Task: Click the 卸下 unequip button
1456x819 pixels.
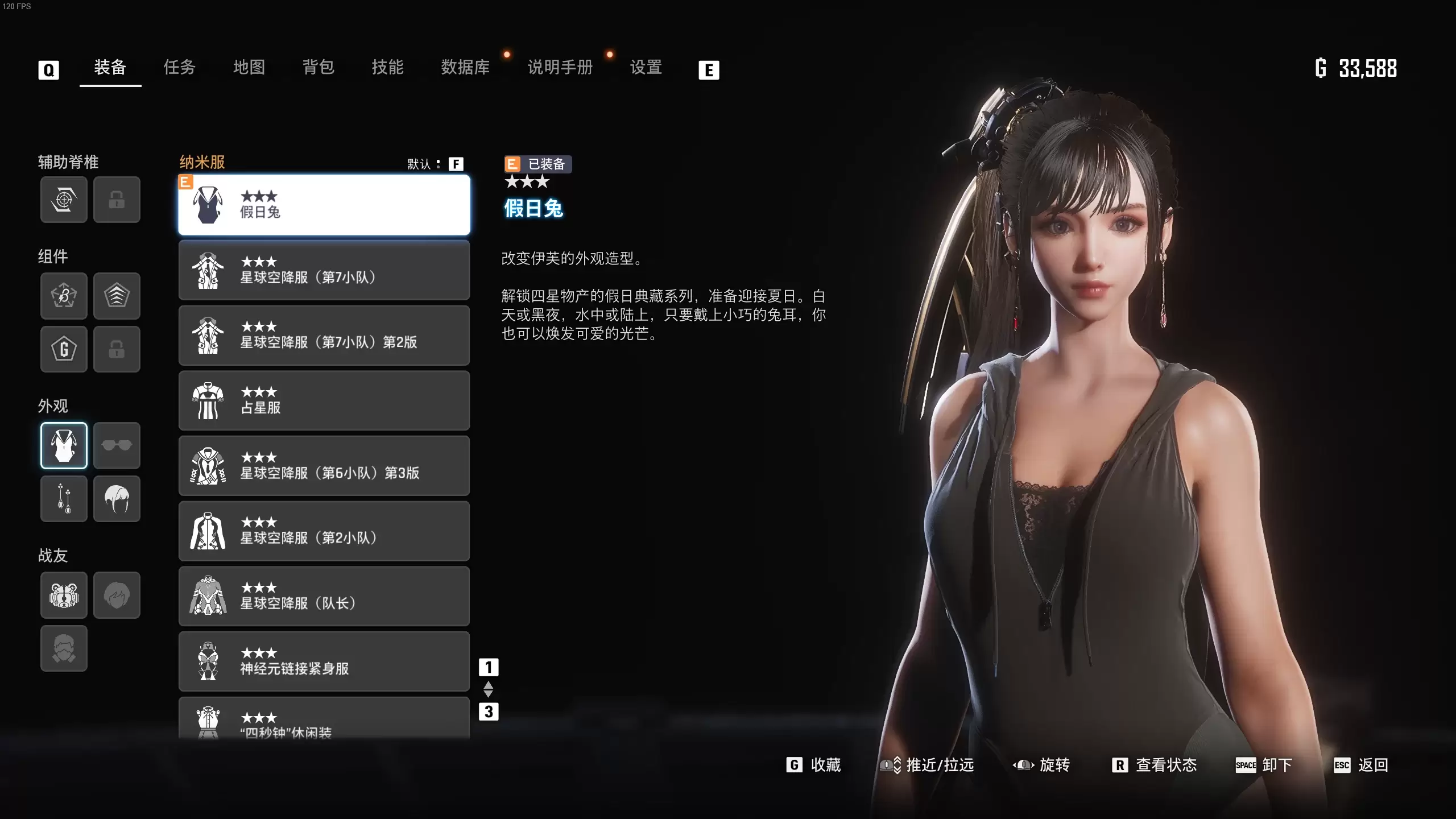Action: [x=1264, y=765]
